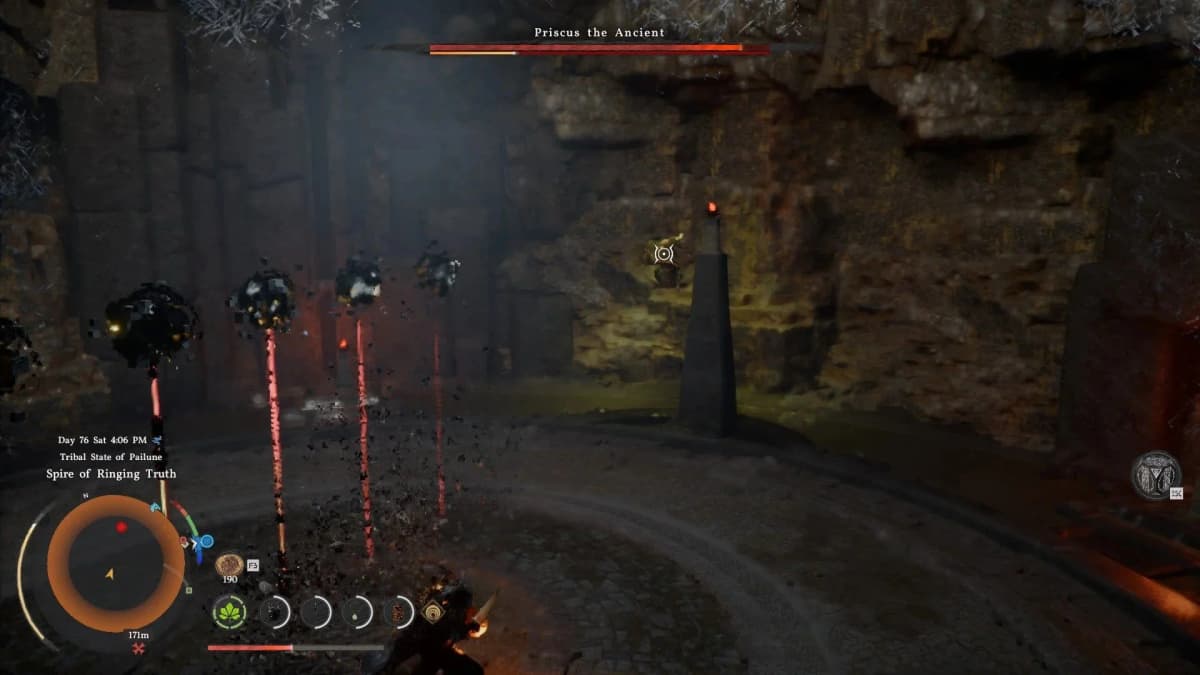1200x675 pixels.
Task: Click the red crossed objective marker below minimap
Action: (x=137, y=649)
